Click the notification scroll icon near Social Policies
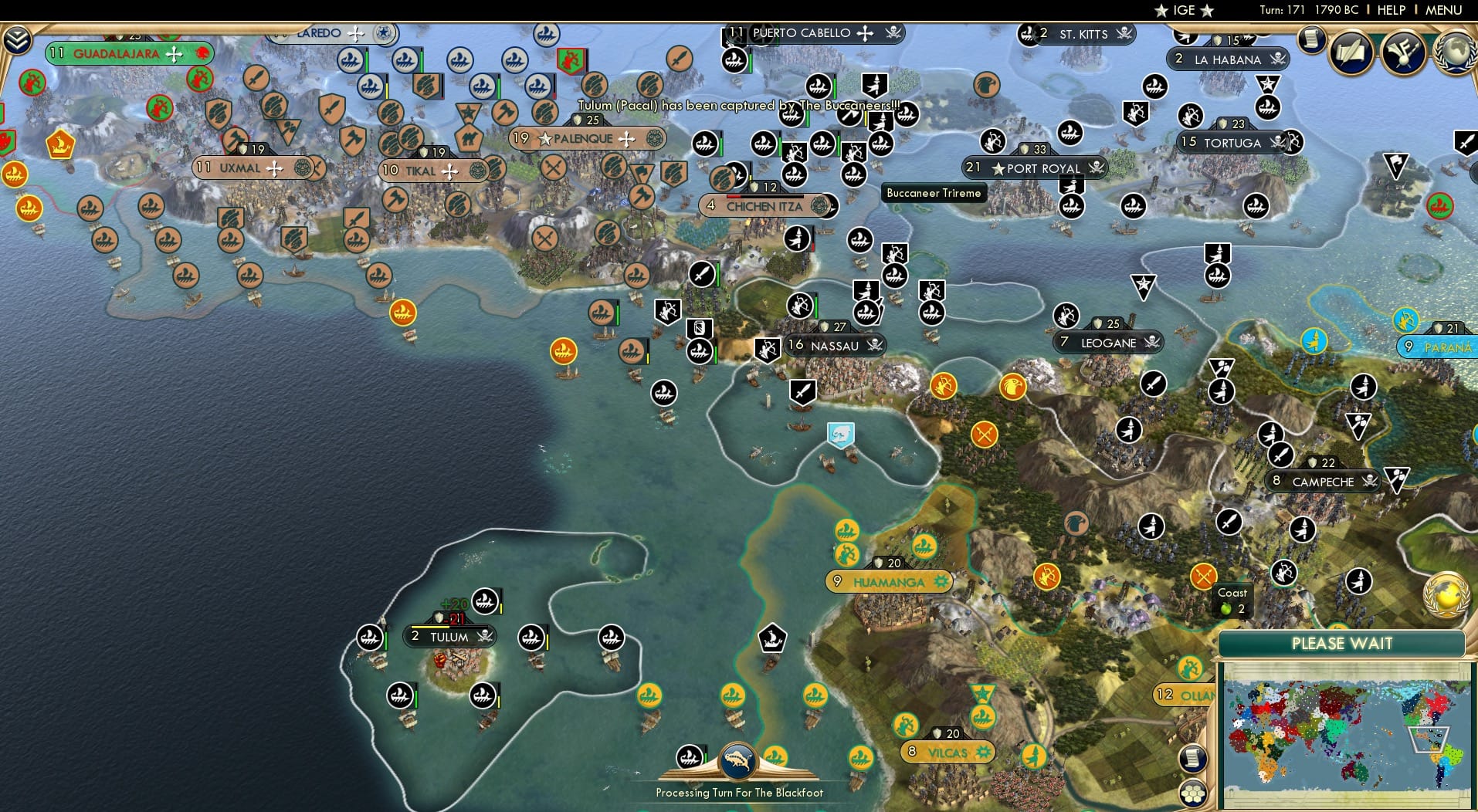The image size is (1478, 812). point(1310,40)
